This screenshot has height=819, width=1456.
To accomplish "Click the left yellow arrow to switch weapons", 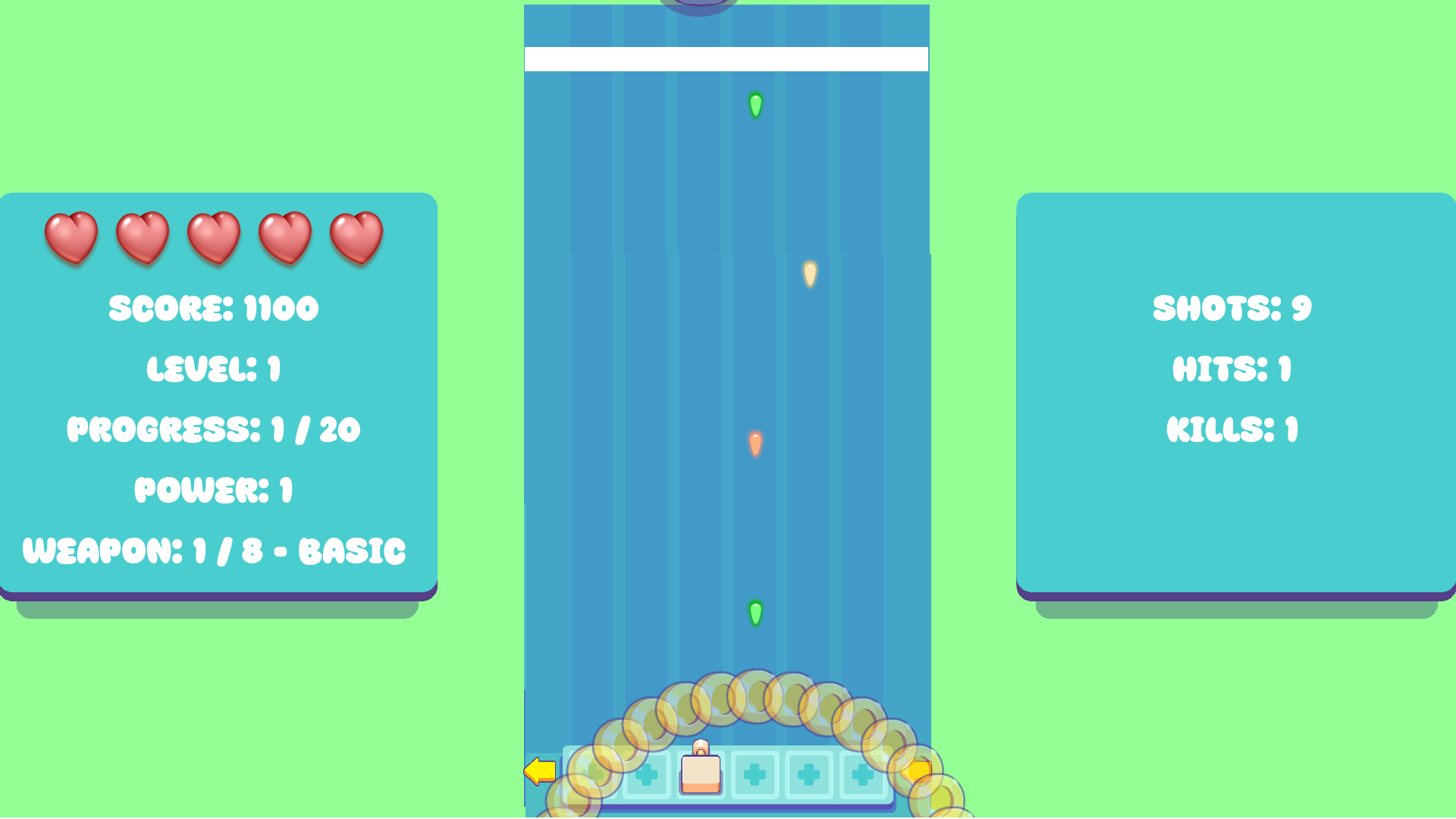I will [539, 770].
